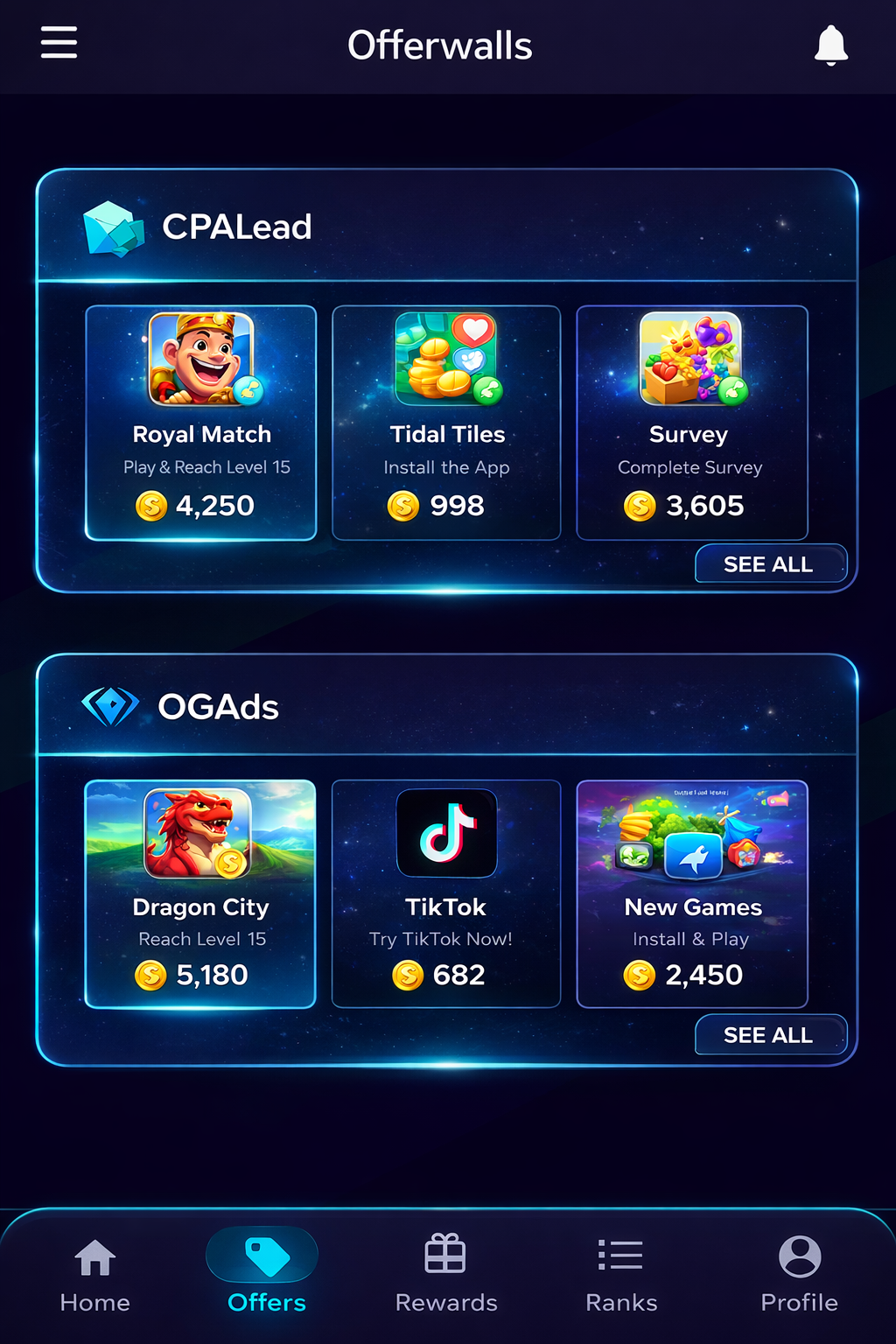The image size is (896, 1344).
Task: Open the TikTok offer
Action: (446, 893)
